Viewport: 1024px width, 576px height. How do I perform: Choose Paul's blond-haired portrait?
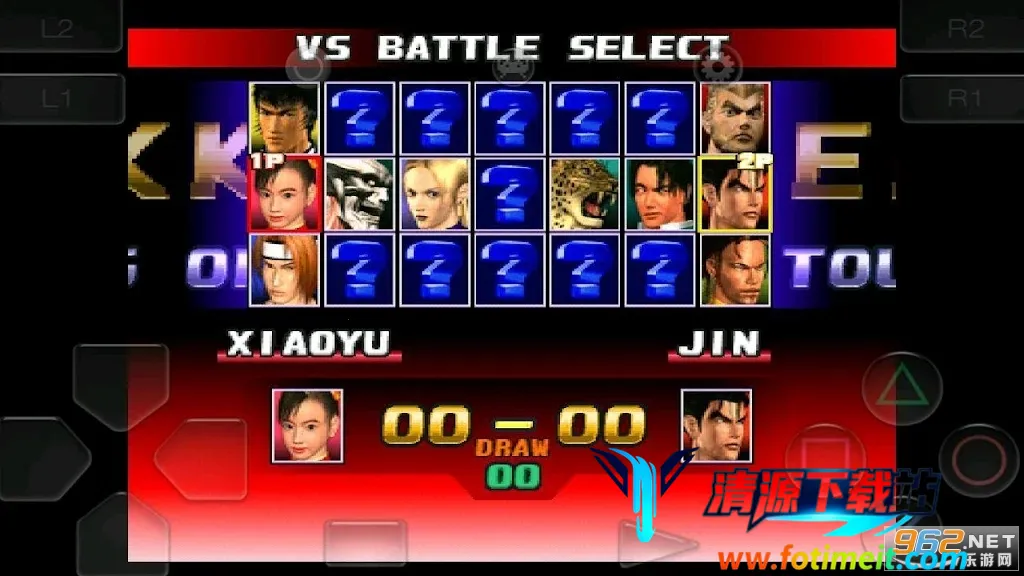click(735, 118)
